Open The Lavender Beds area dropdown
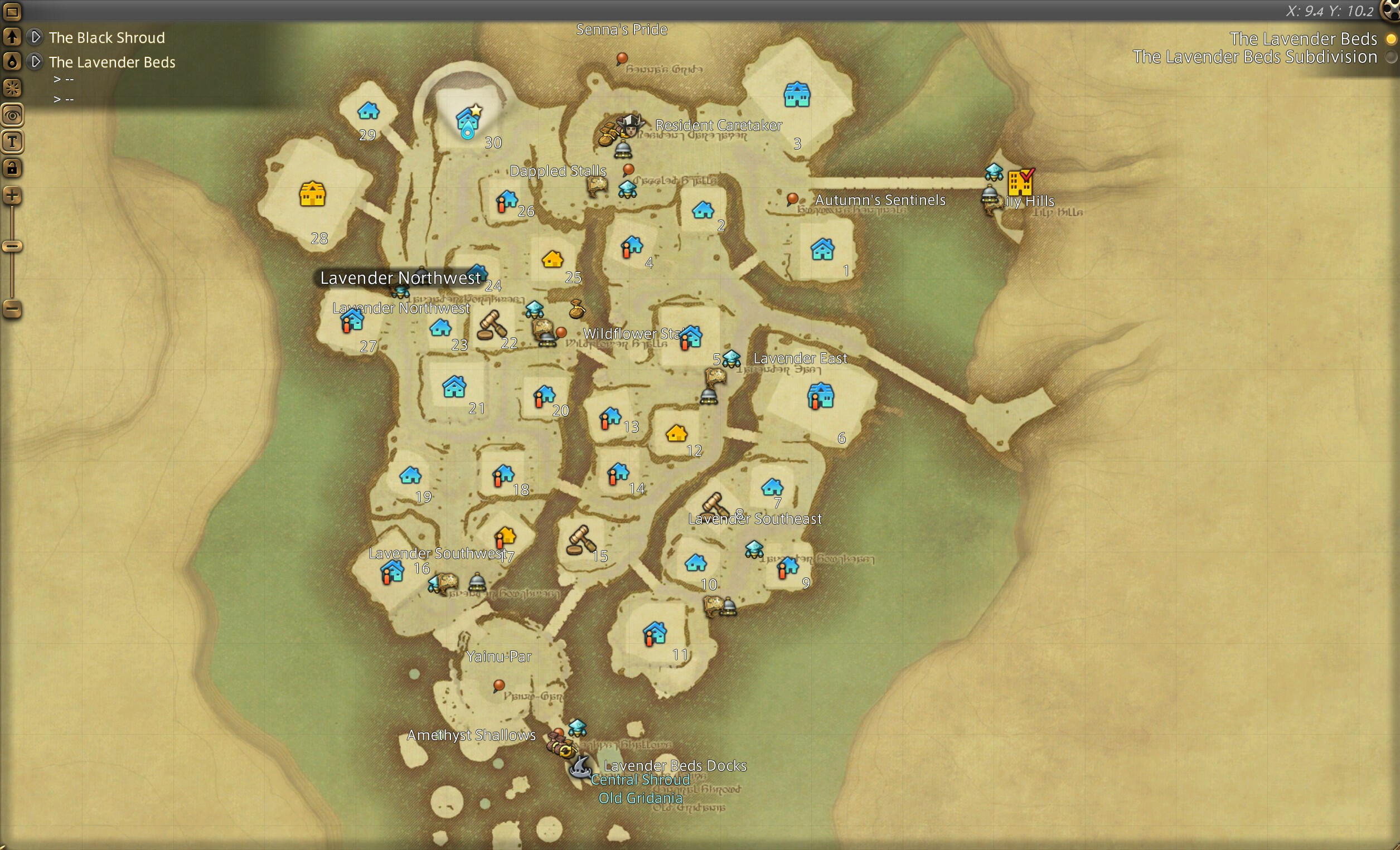Screen dimensions: 1400x850 pos(36,61)
